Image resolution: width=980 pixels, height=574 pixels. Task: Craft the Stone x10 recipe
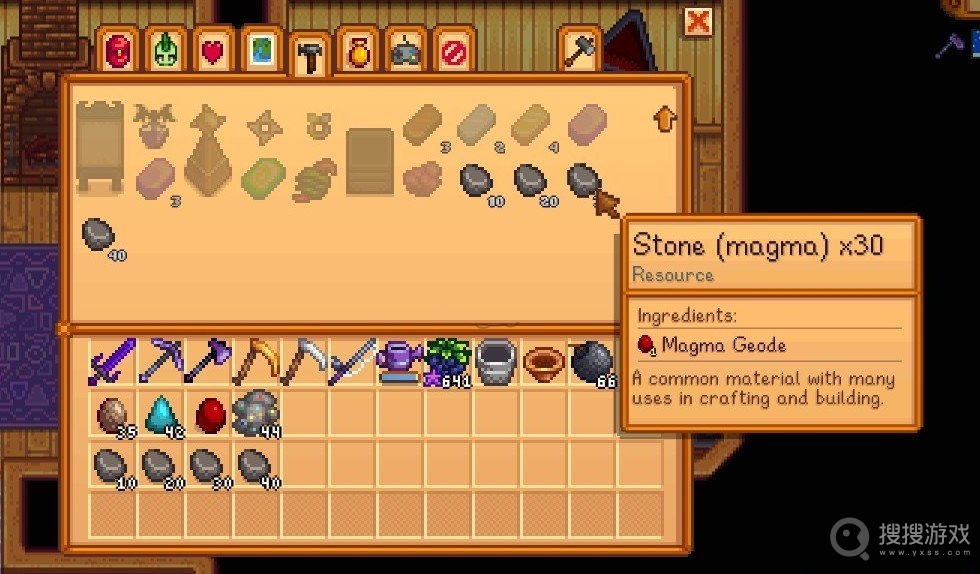pyautogui.click(x=475, y=181)
